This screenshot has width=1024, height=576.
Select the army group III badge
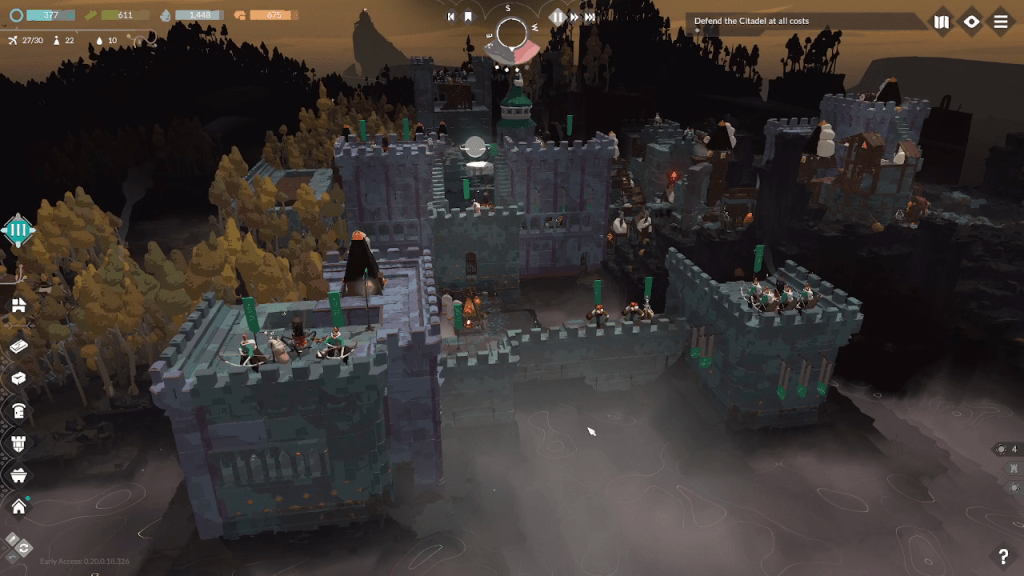click(x=18, y=231)
